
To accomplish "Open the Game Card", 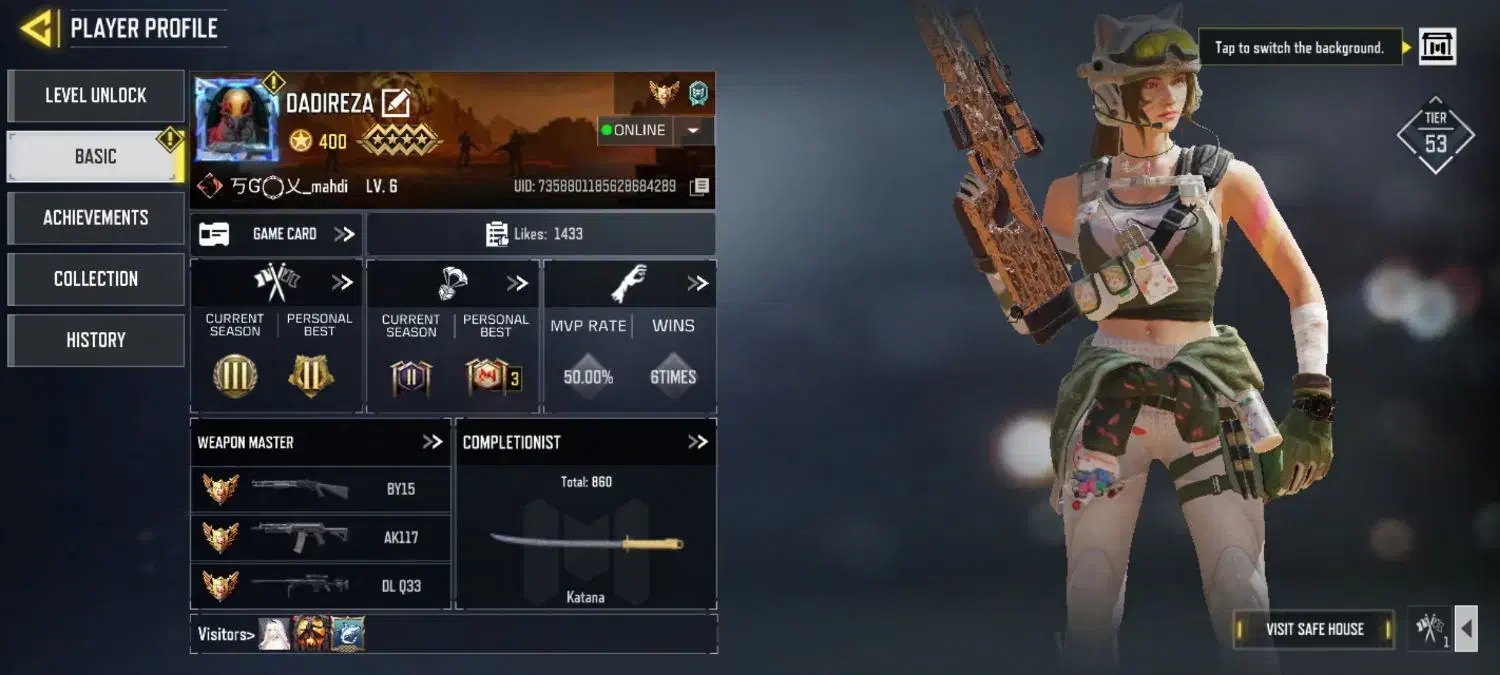I will [277, 234].
